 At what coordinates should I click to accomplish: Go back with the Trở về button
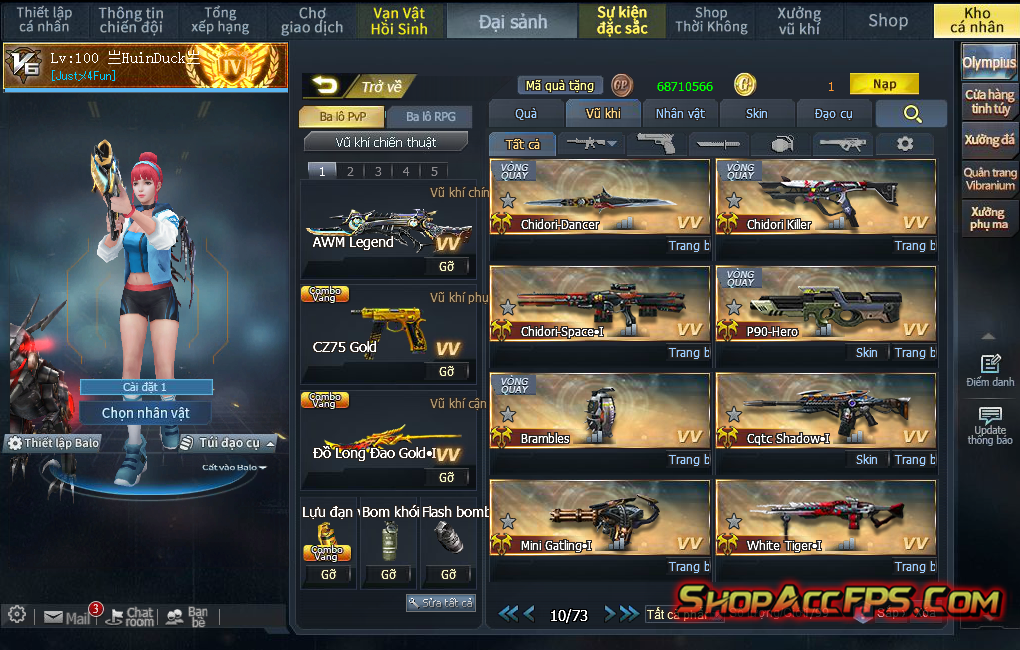click(358, 87)
